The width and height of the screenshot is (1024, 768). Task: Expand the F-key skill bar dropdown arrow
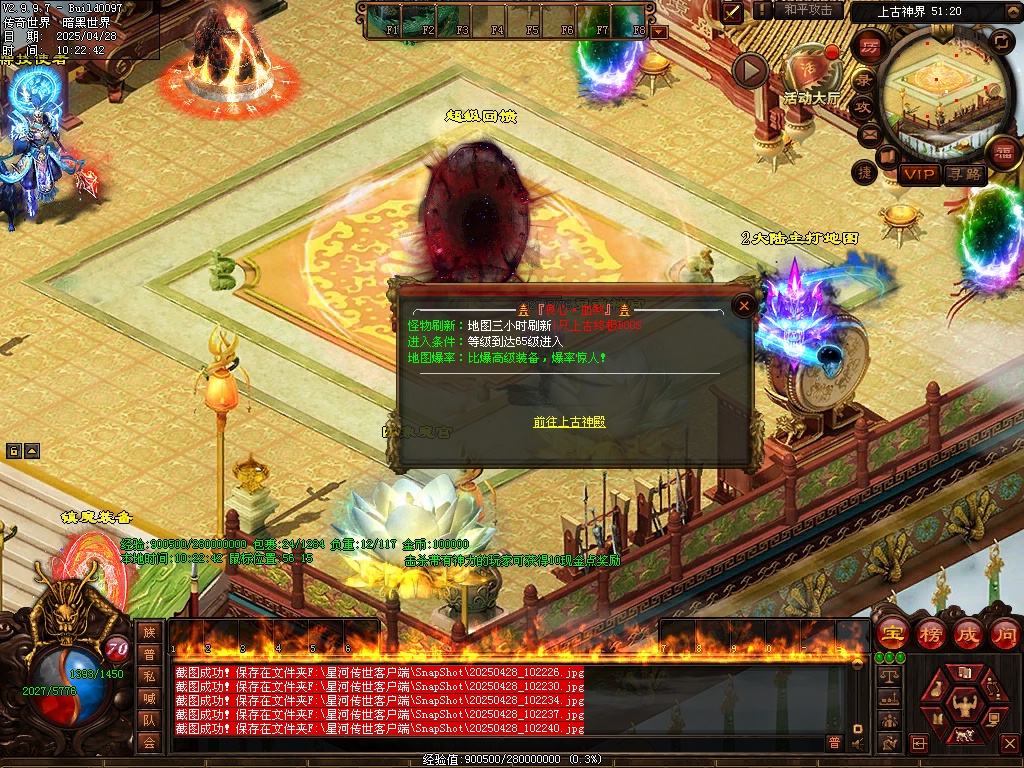tap(659, 31)
